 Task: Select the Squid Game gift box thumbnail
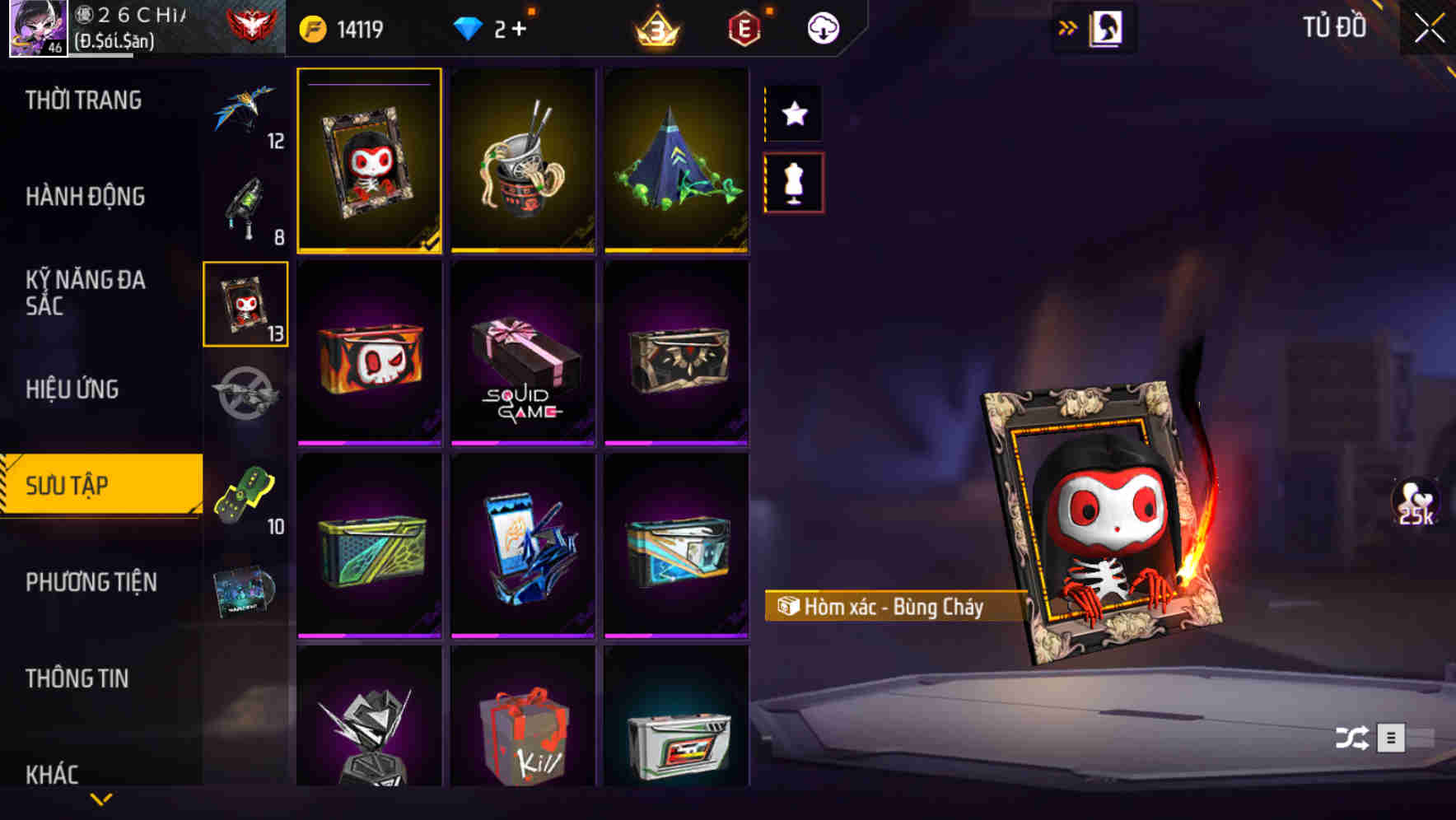pyautogui.click(x=522, y=354)
